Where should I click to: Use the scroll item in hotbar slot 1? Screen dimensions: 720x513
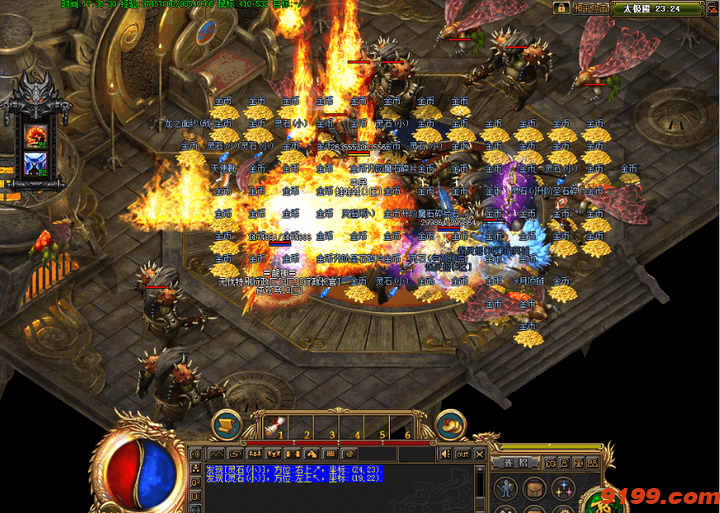[x=275, y=428]
